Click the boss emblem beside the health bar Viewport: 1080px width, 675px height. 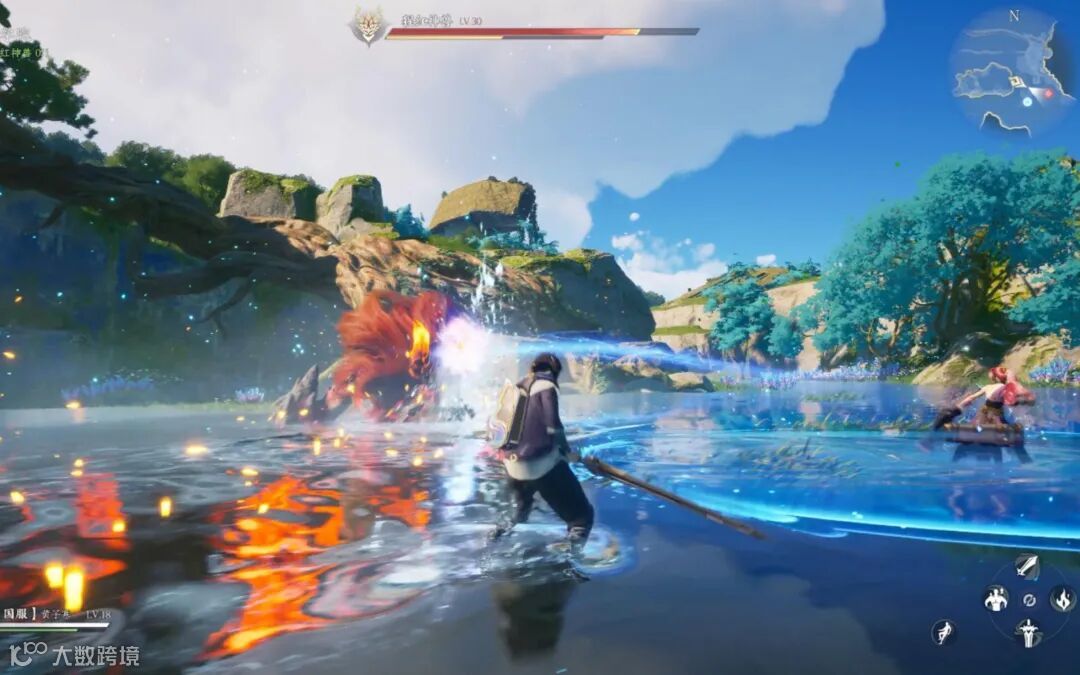368,27
